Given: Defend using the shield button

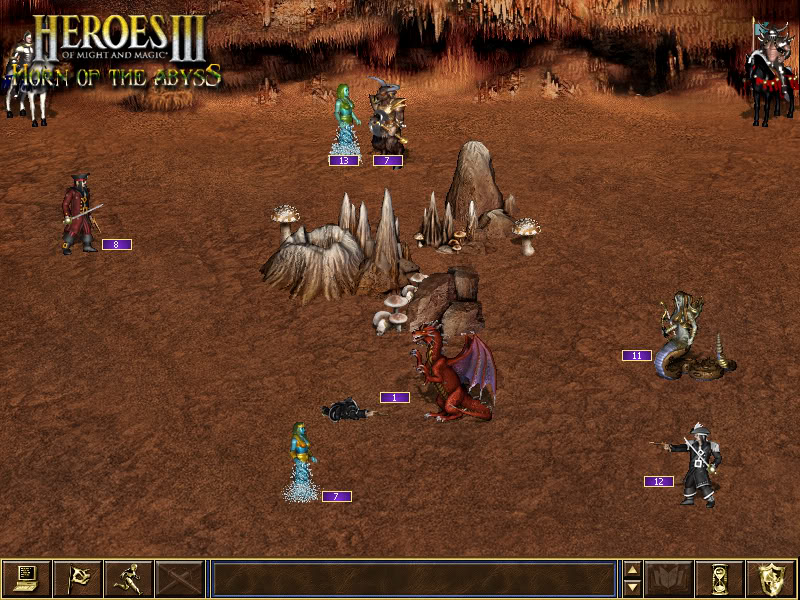Looking at the screenshot, I should pos(771,579).
